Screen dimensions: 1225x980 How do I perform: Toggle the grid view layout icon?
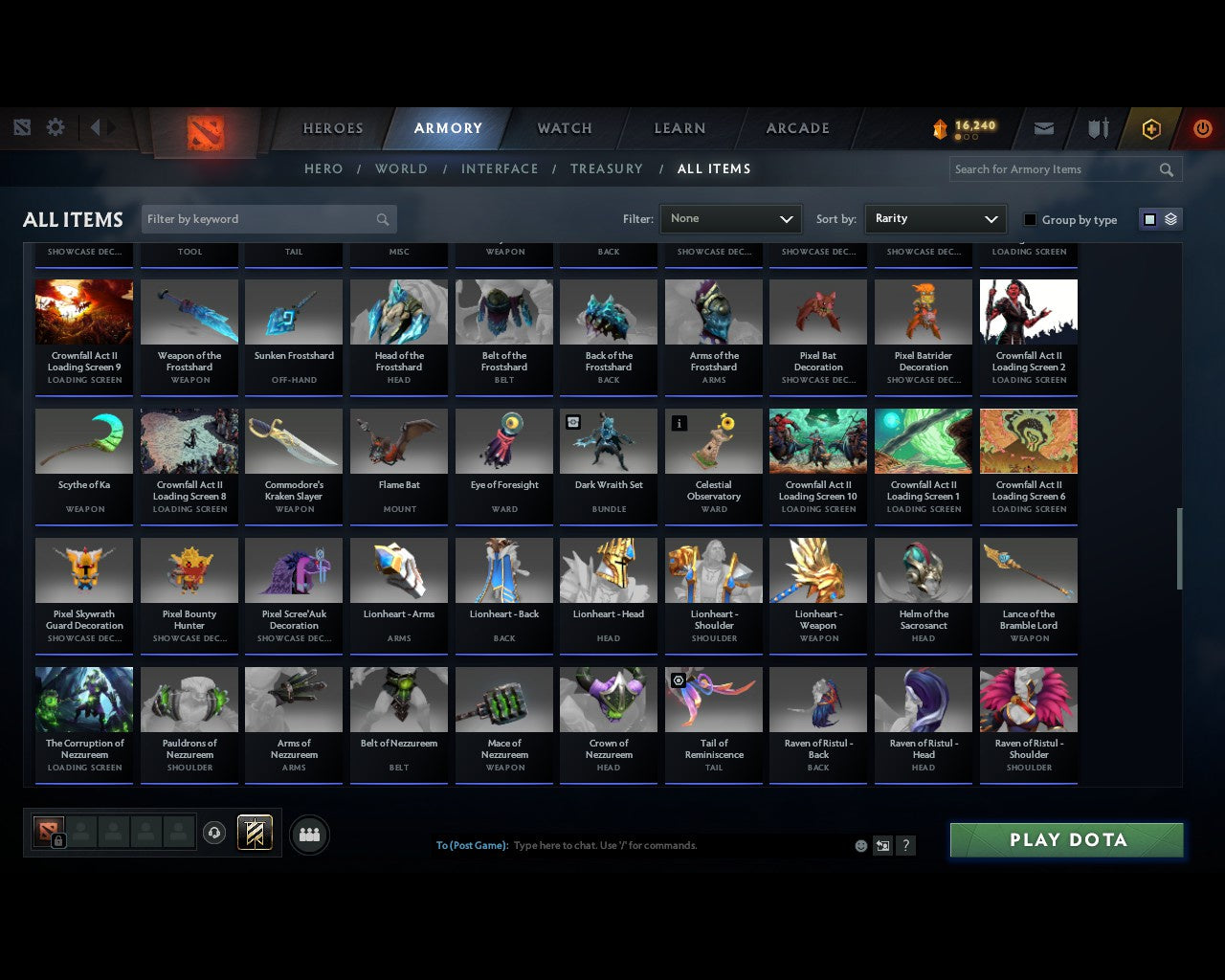[1148, 218]
